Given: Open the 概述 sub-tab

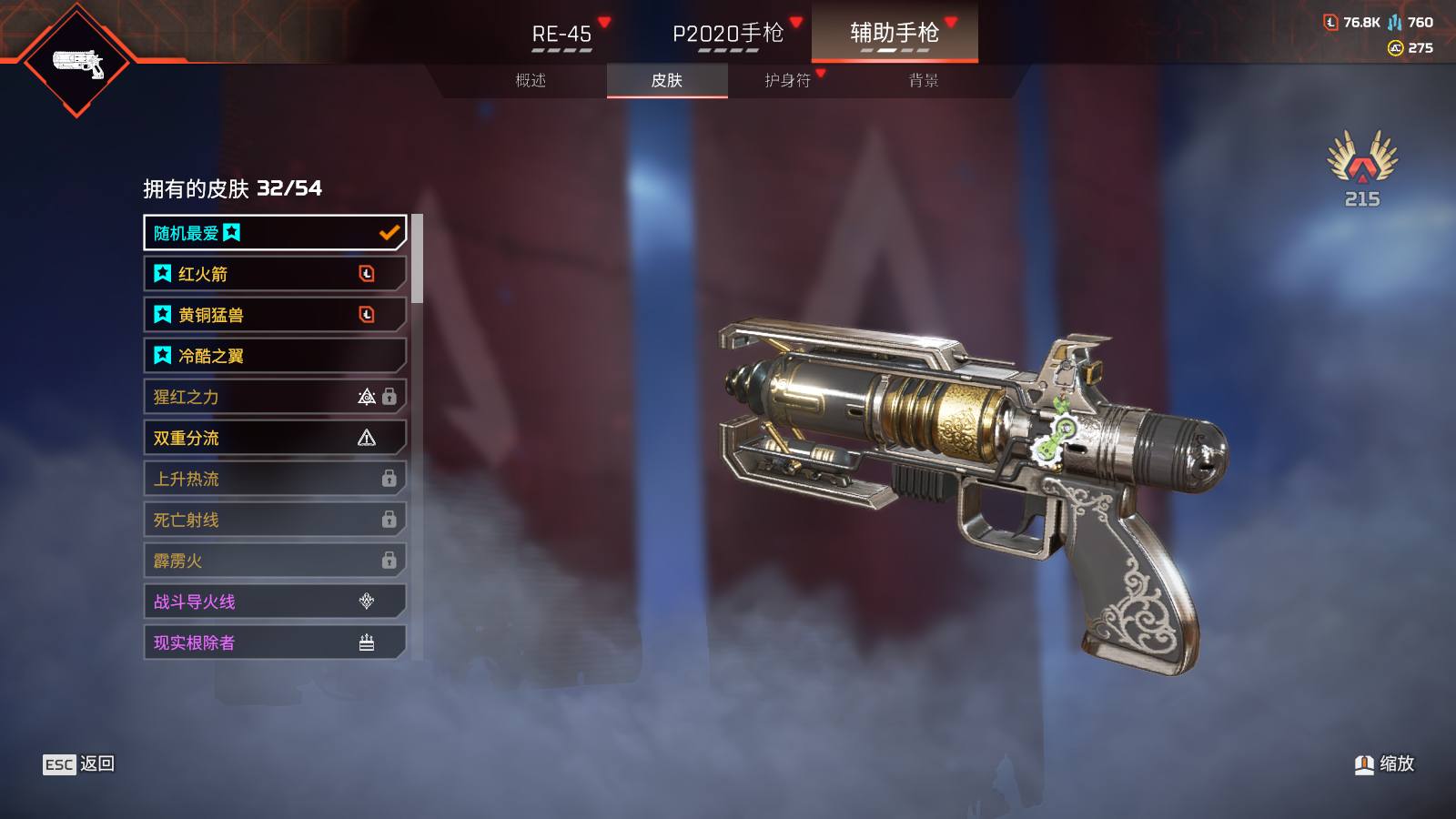Looking at the screenshot, I should pos(531,80).
